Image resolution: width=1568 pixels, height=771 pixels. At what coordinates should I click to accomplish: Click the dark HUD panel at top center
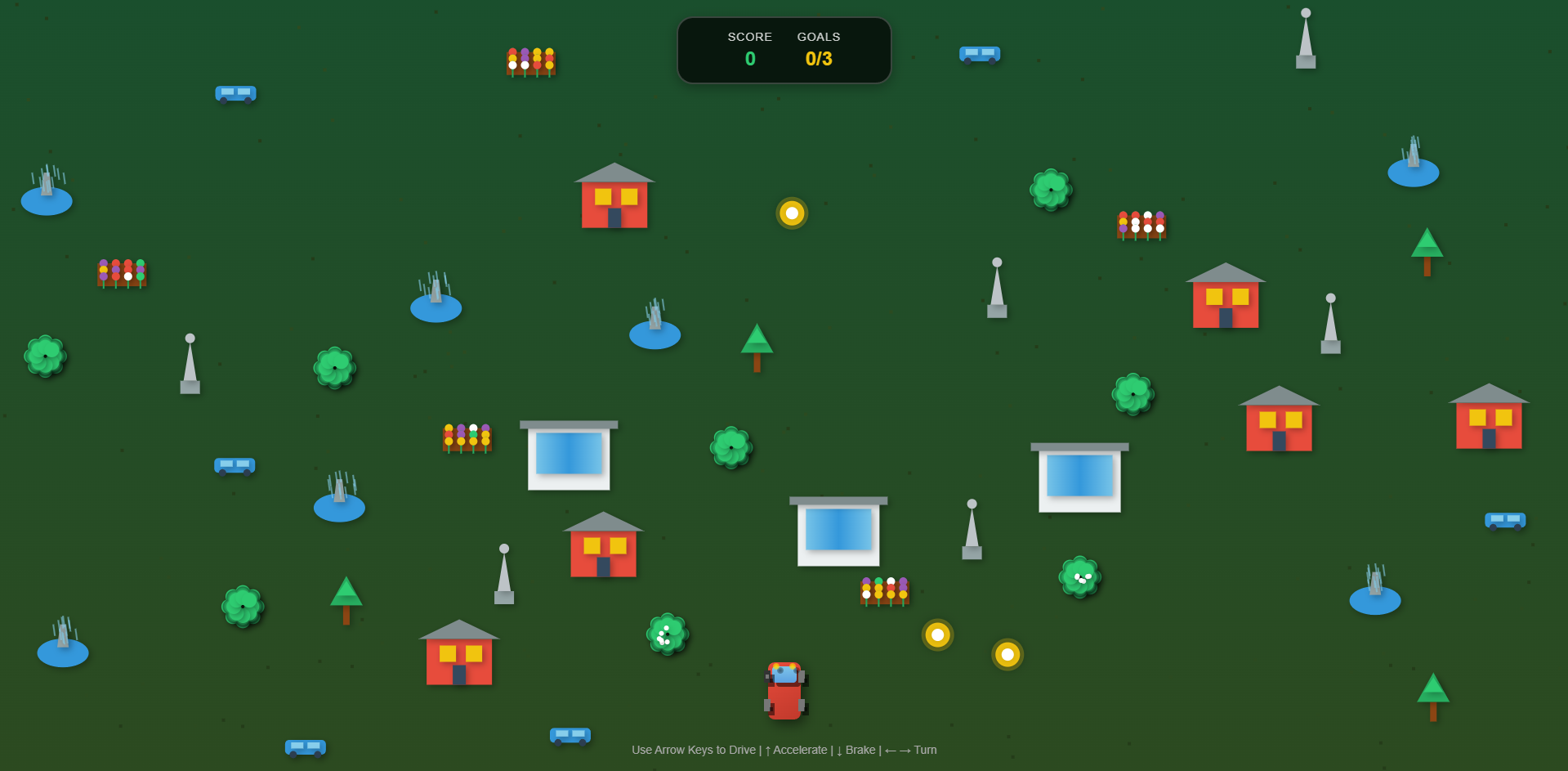[784, 50]
